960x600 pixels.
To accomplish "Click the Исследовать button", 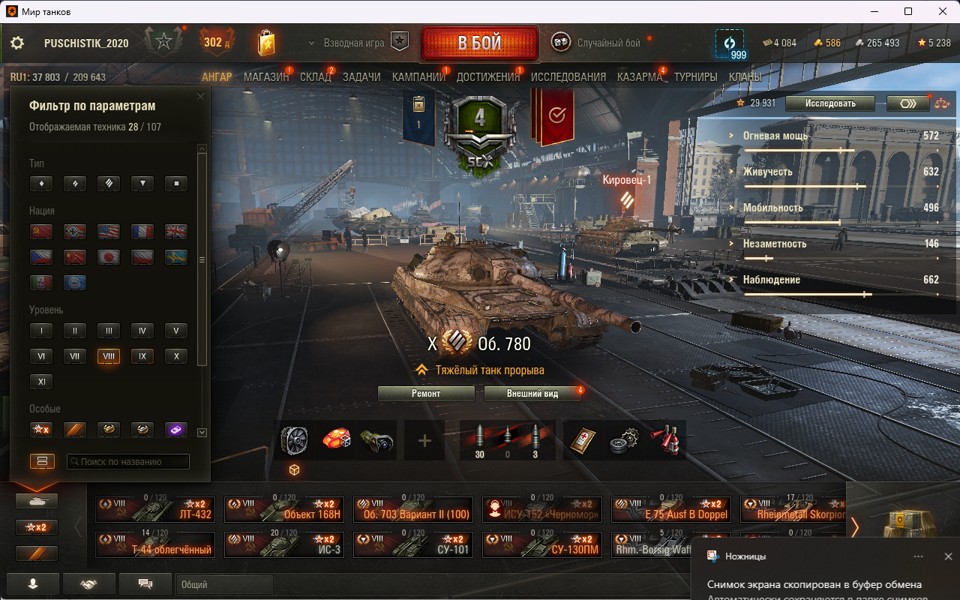I will (829, 103).
